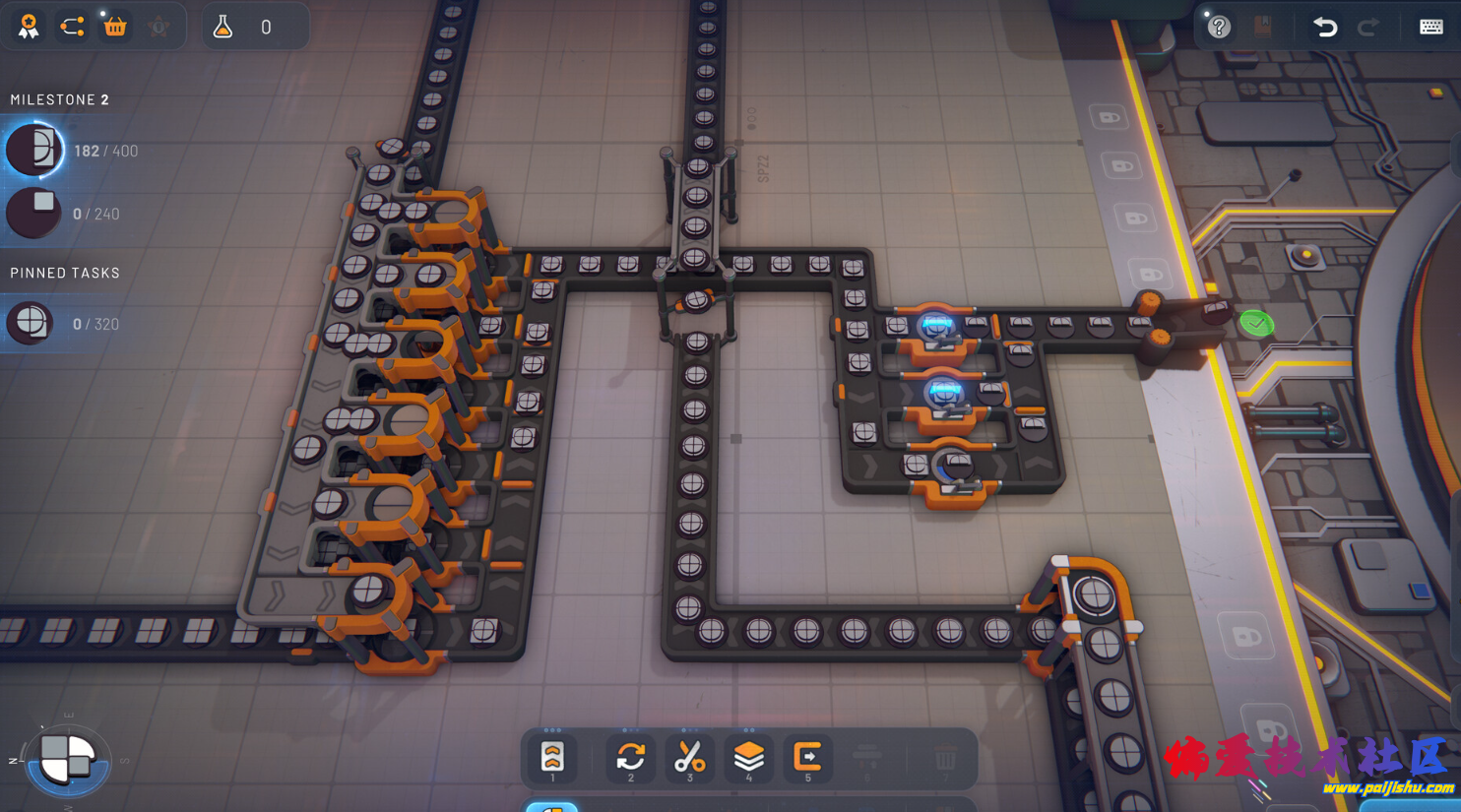This screenshot has height=812, width=1461.
Task: Open the question mark help button
Action: coord(1219,27)
